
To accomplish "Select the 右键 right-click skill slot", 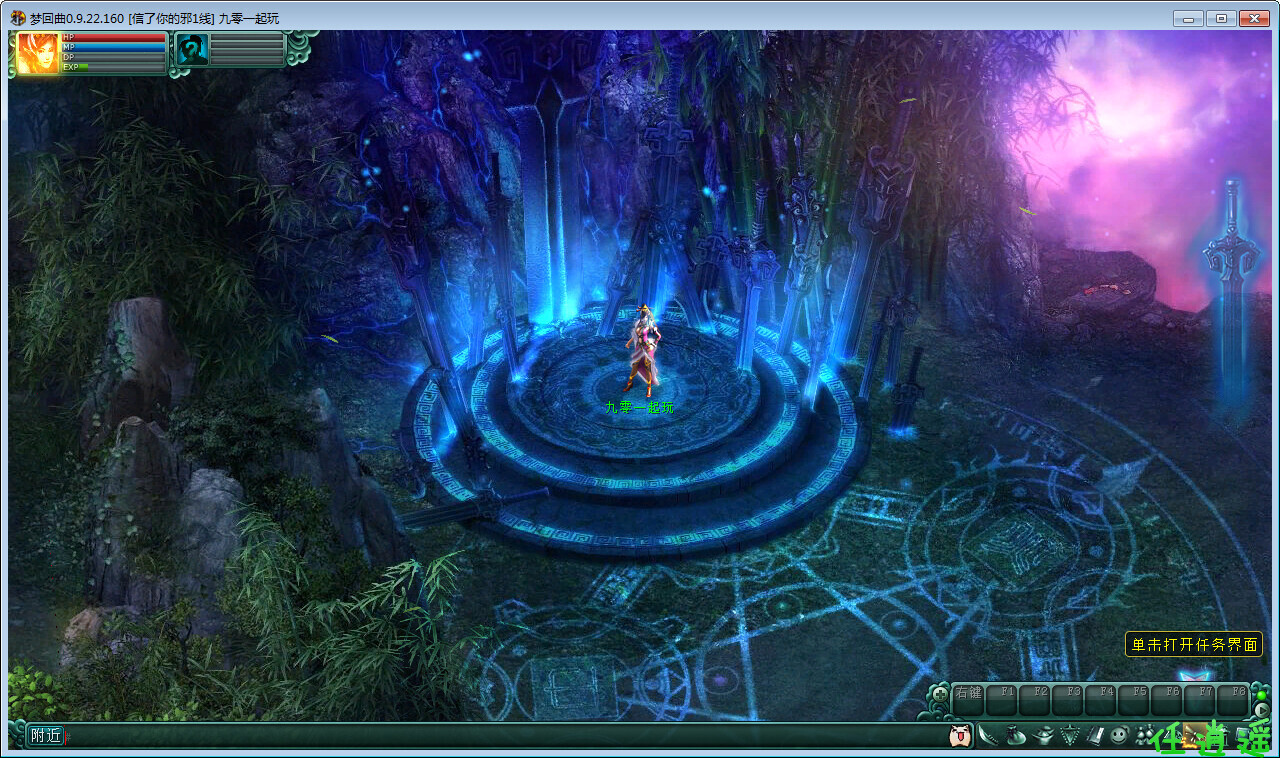I will pyautogui.click(x=968, y=699).
